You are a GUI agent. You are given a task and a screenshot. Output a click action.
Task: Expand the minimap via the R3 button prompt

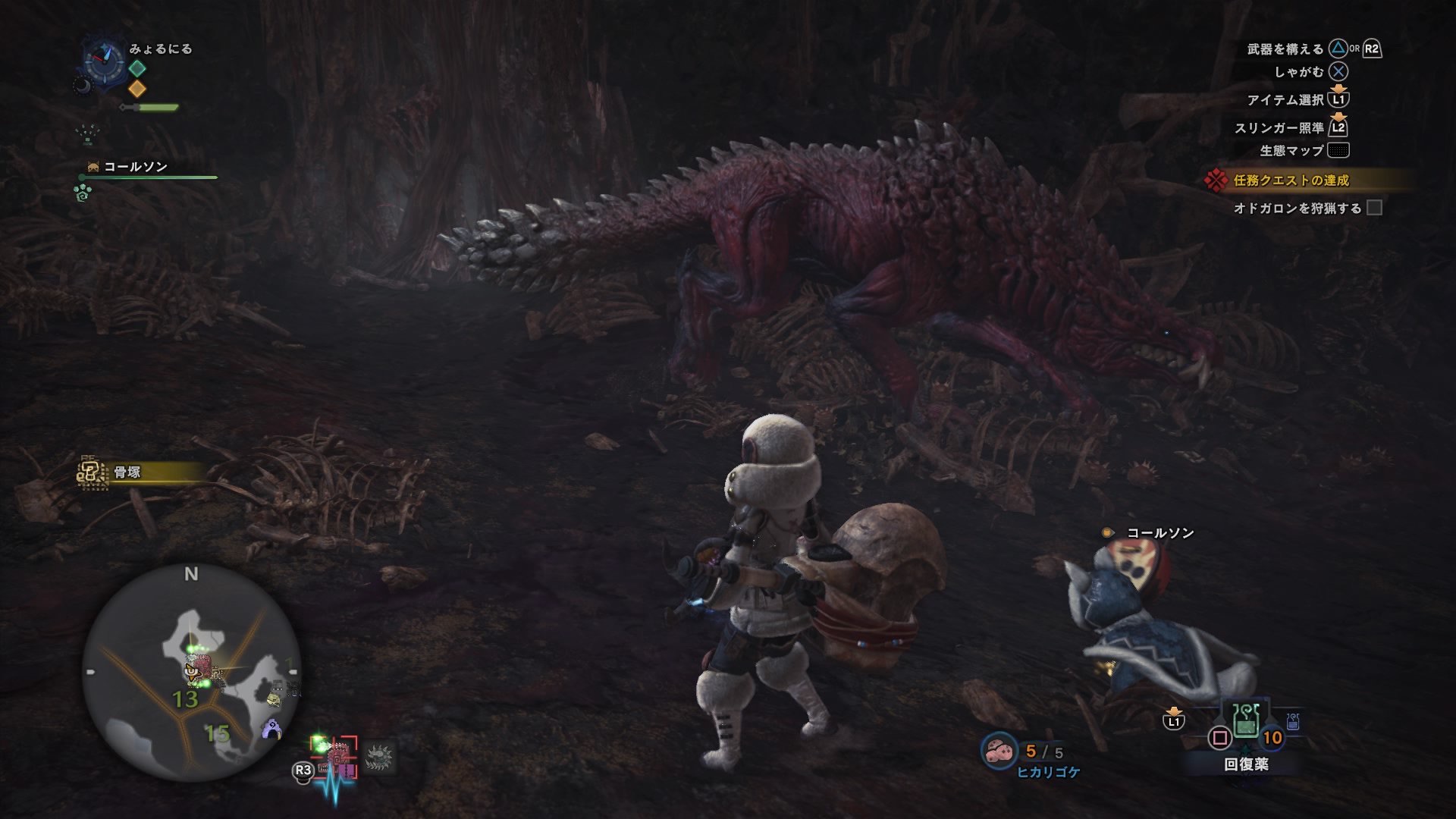[x=301, y=772]
